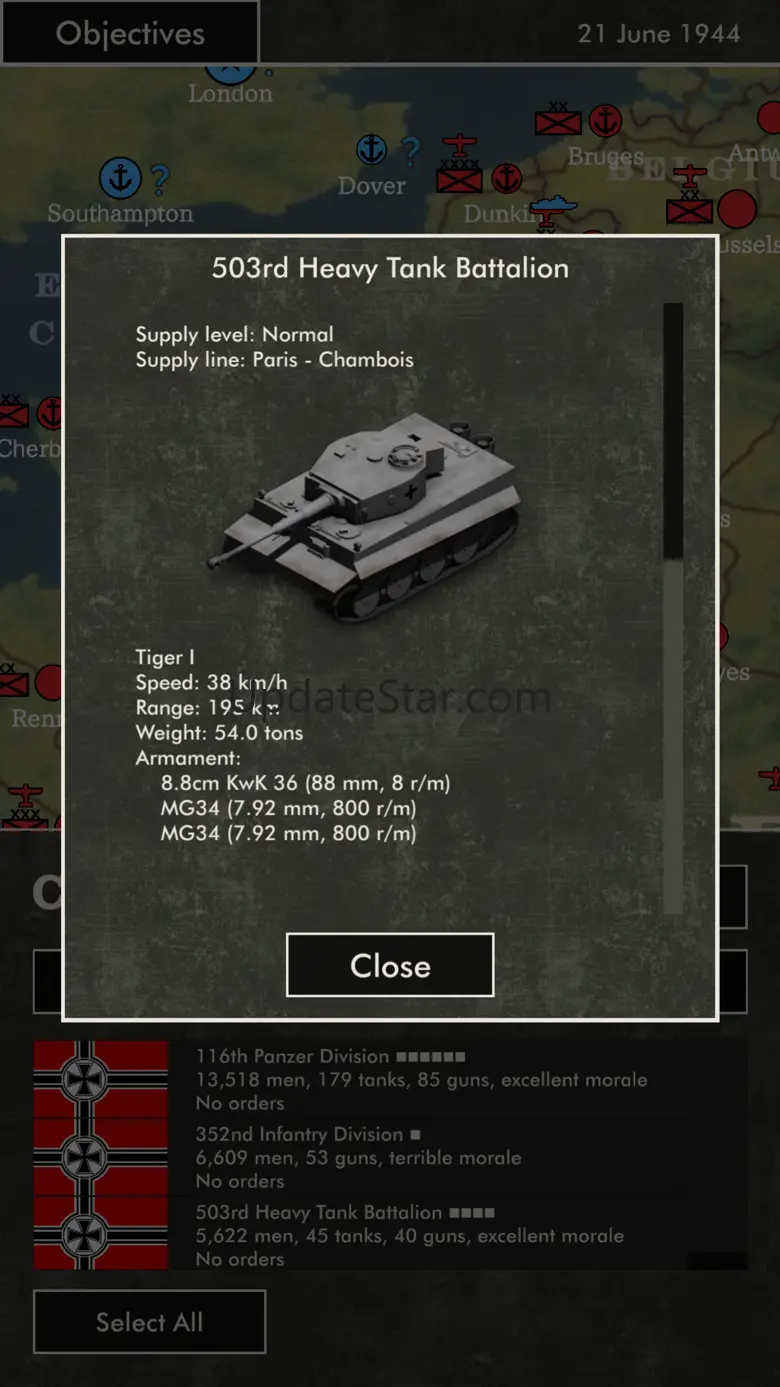Select the Dover anchor port marker
Image resolution: width=780 pixels, height=1387 pixels.
(372, 150)
